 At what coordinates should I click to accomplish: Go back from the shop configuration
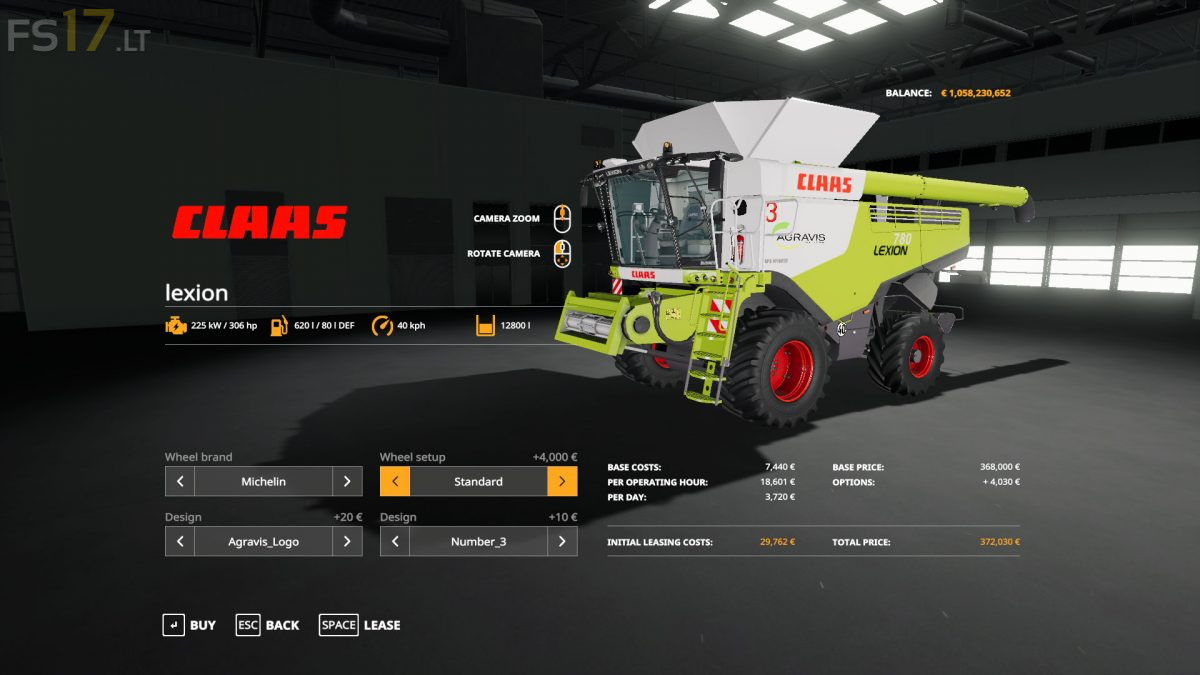pos(267,625)
